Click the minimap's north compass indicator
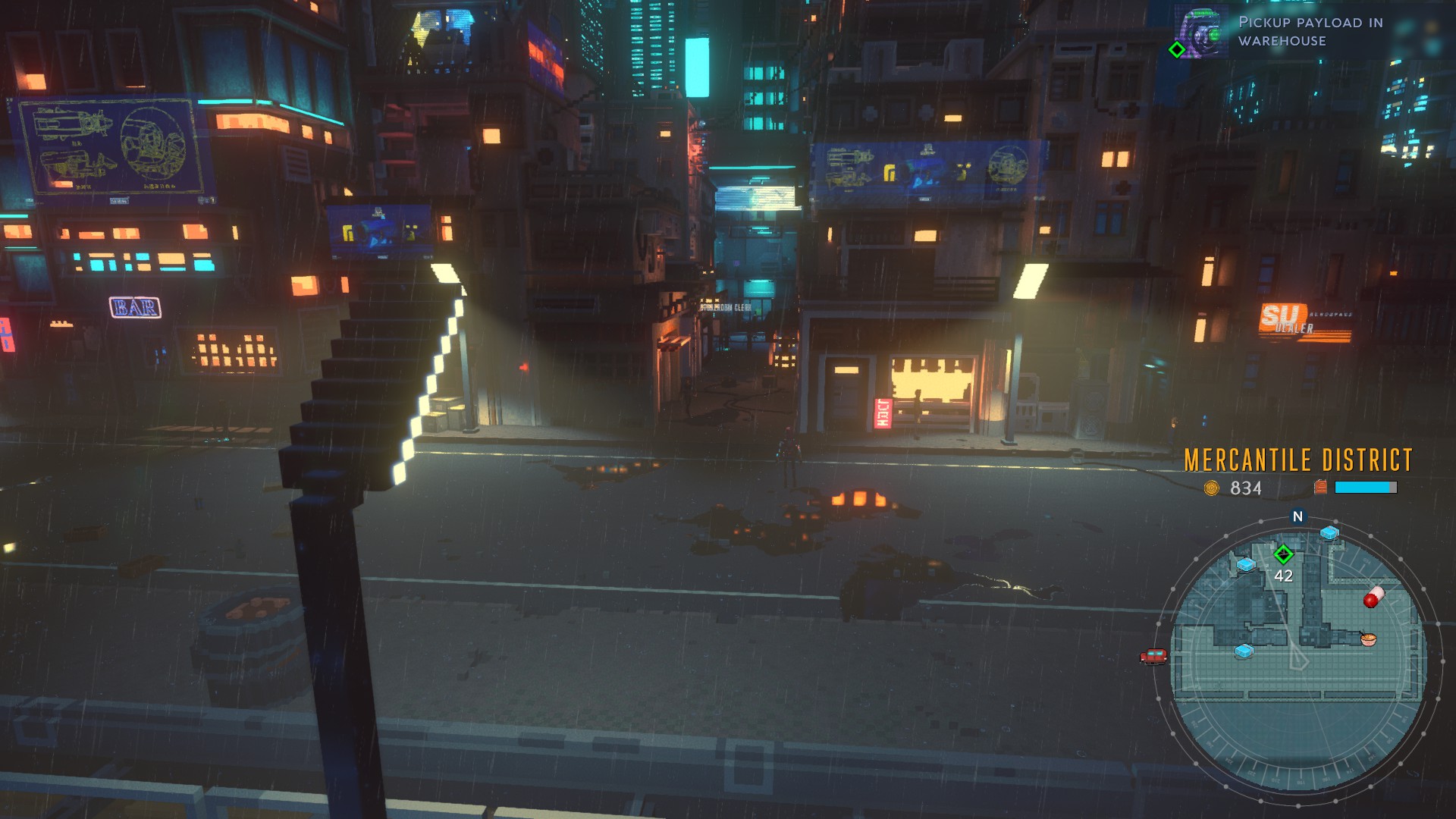 click(1298, 516)
